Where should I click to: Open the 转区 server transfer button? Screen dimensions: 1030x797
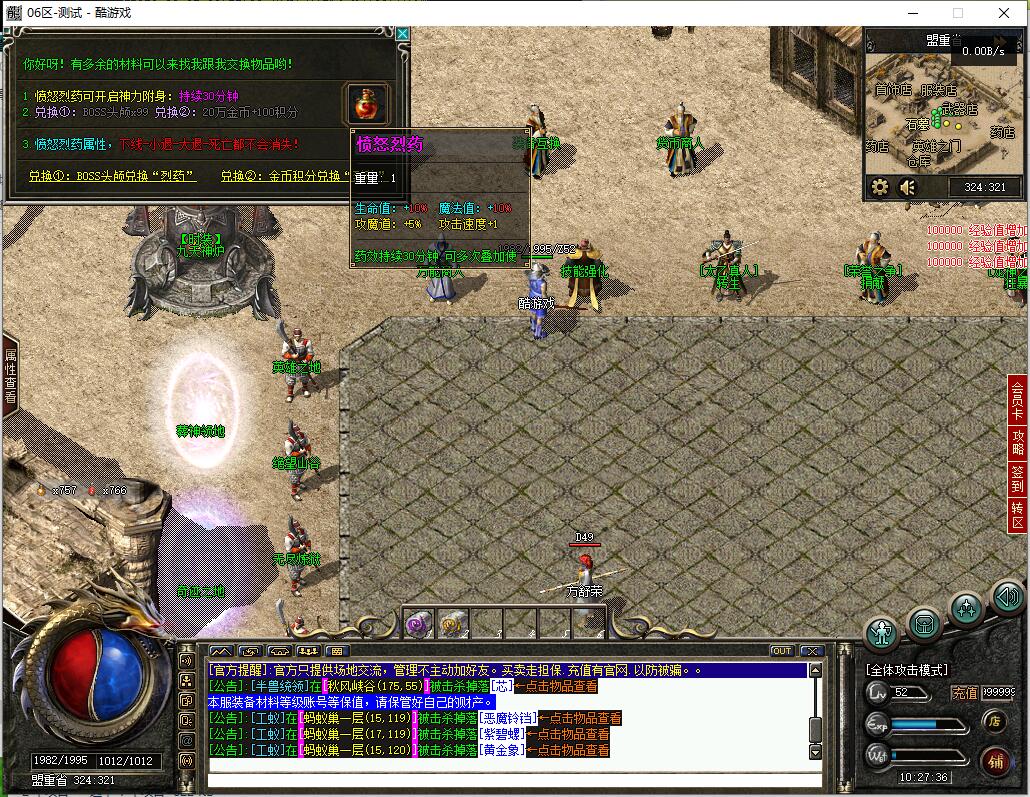click(1018, 516)
